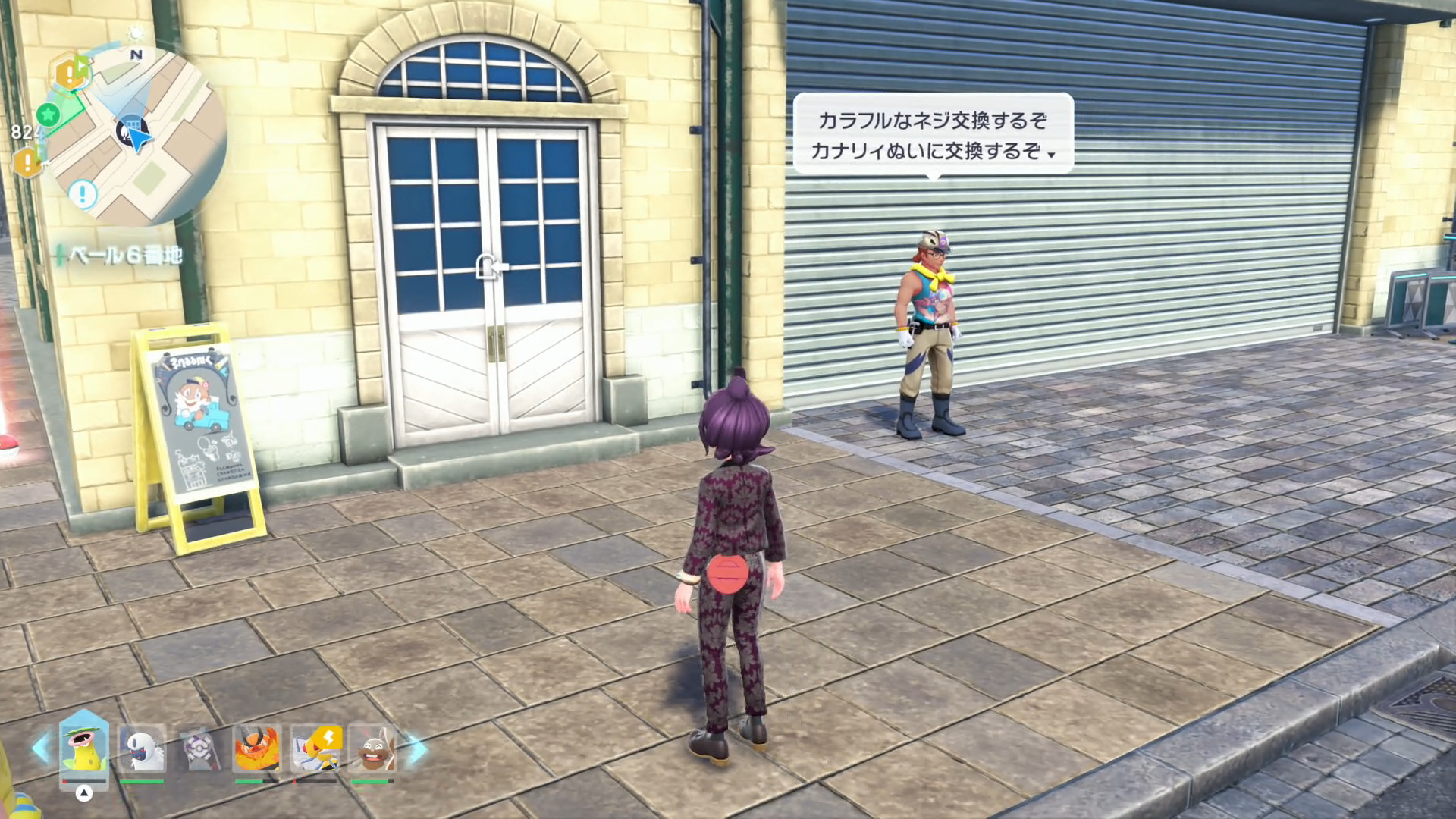1456x819 pixels.
Task: Click the right arrow beside the party bar
Action: [x=417, y=749]
